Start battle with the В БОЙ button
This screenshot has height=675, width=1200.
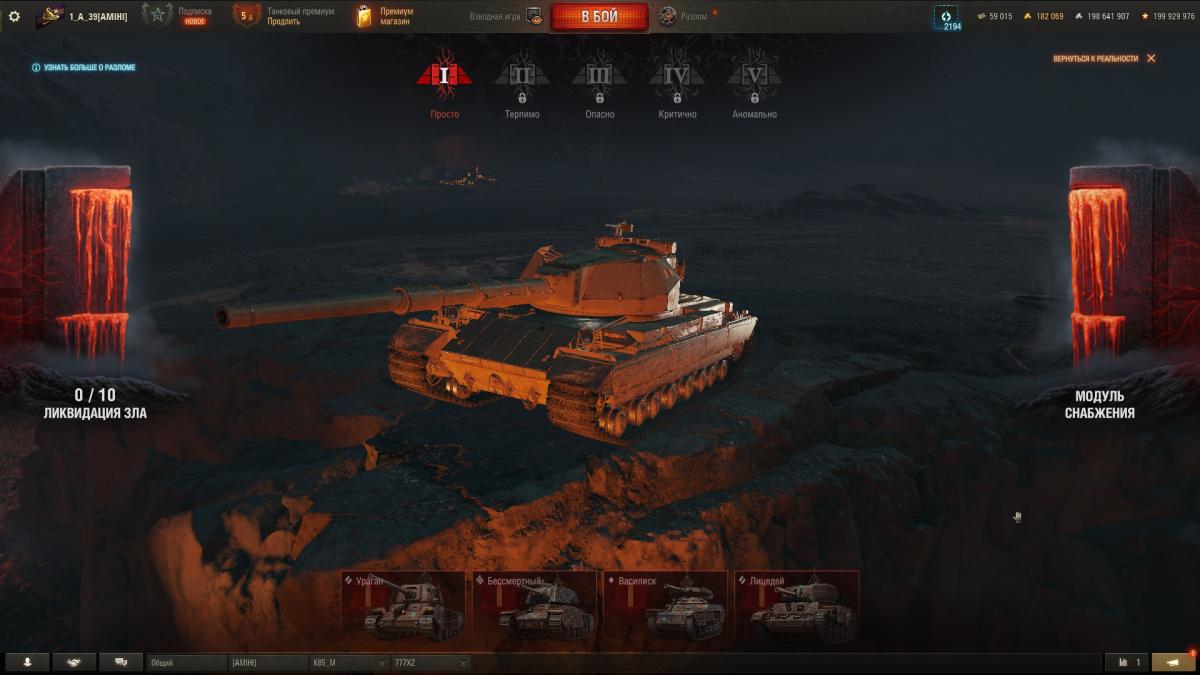pos(599,16)
